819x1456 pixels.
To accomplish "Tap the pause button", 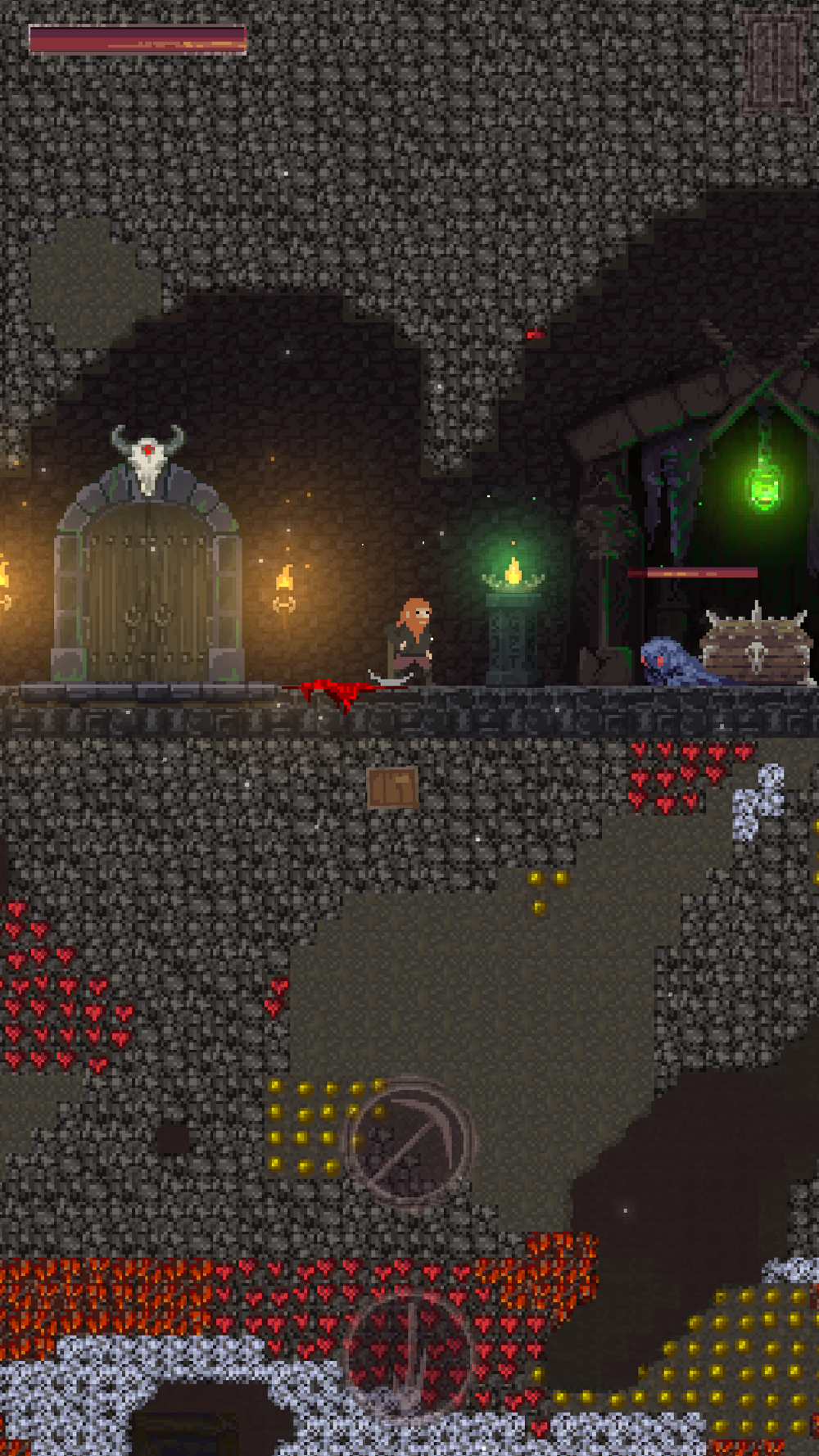I will pyautogui.click(x=774, y=62).
